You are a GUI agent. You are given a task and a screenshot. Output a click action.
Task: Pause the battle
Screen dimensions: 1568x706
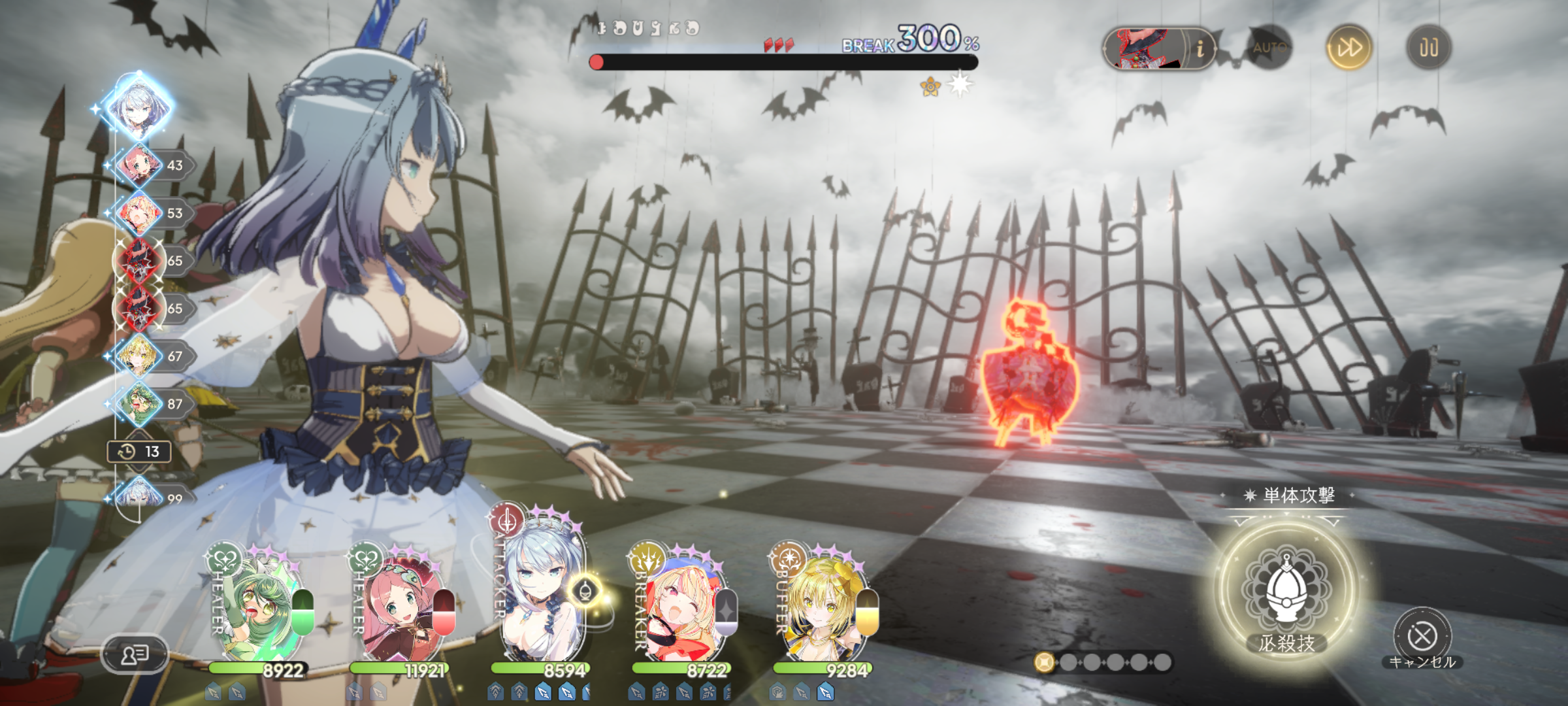pyautogui.click(x=1428, y=47)
